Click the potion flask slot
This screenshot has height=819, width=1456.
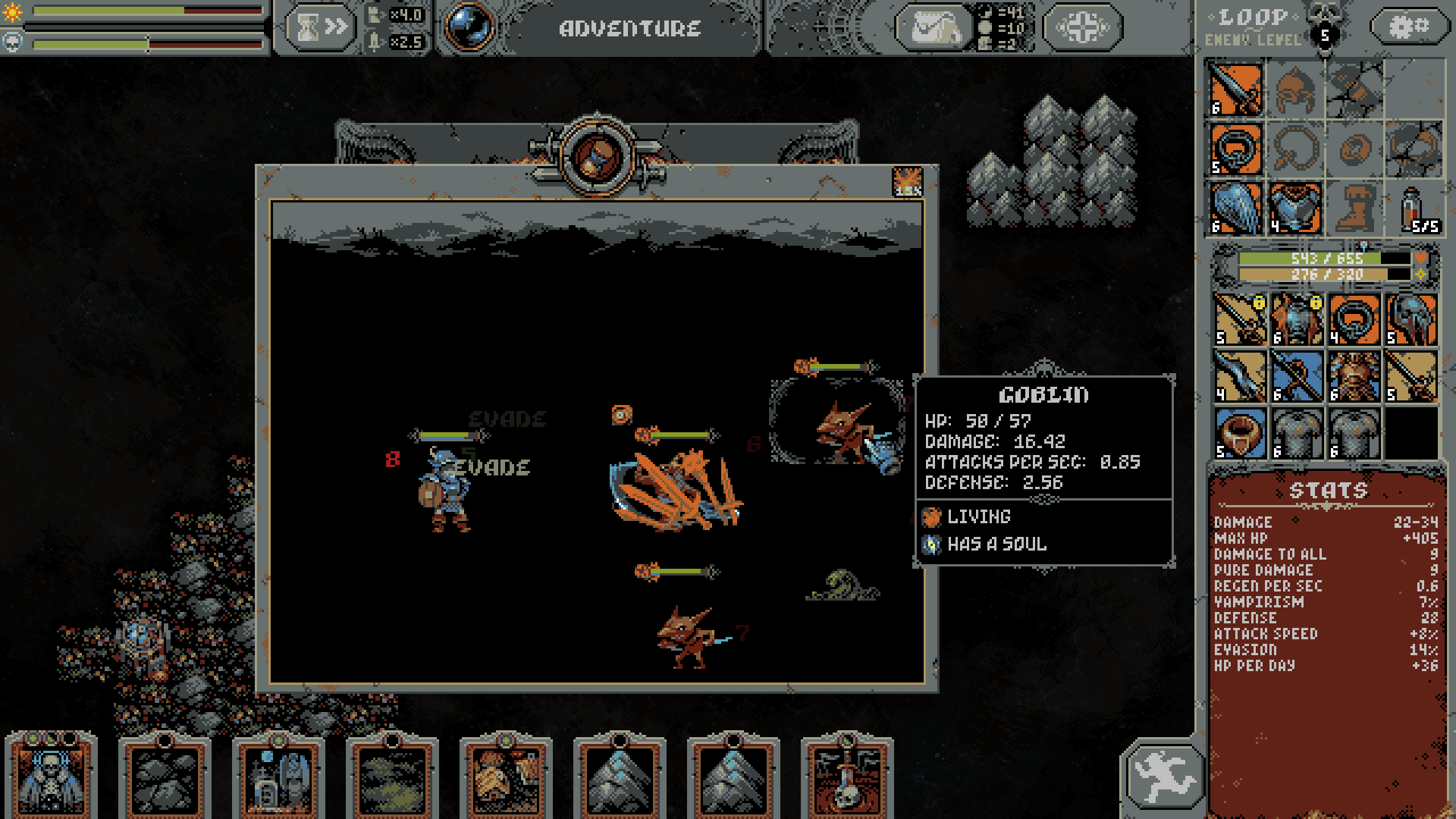pos(1413,207)
